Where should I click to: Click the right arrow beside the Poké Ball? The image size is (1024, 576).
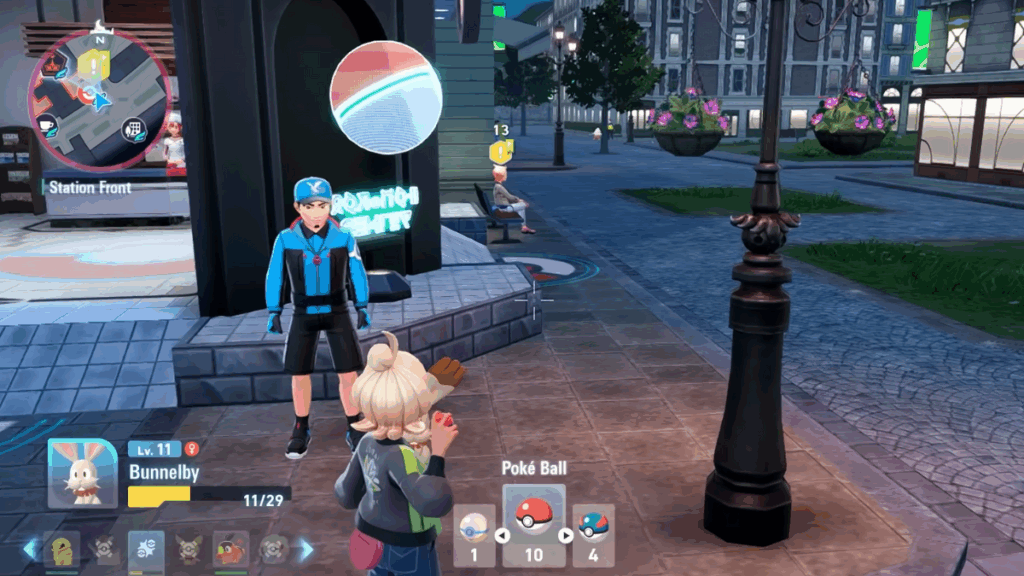565,535
